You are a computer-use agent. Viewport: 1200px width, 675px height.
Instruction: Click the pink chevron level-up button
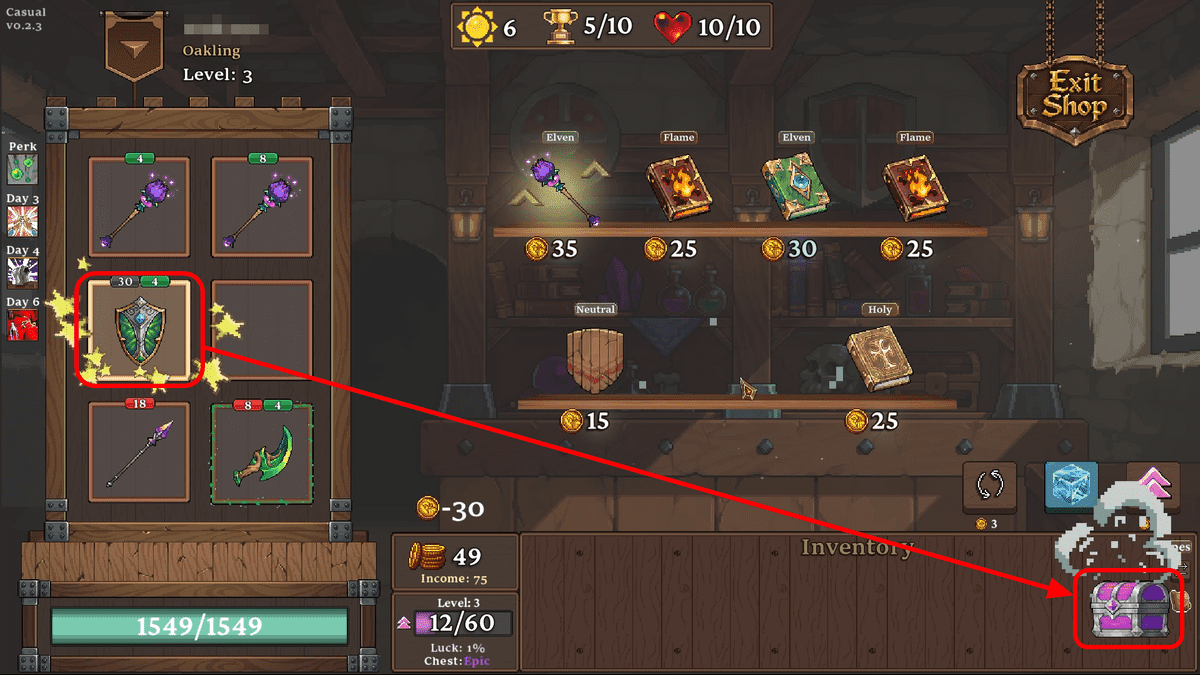click(x=1153, y=486)
